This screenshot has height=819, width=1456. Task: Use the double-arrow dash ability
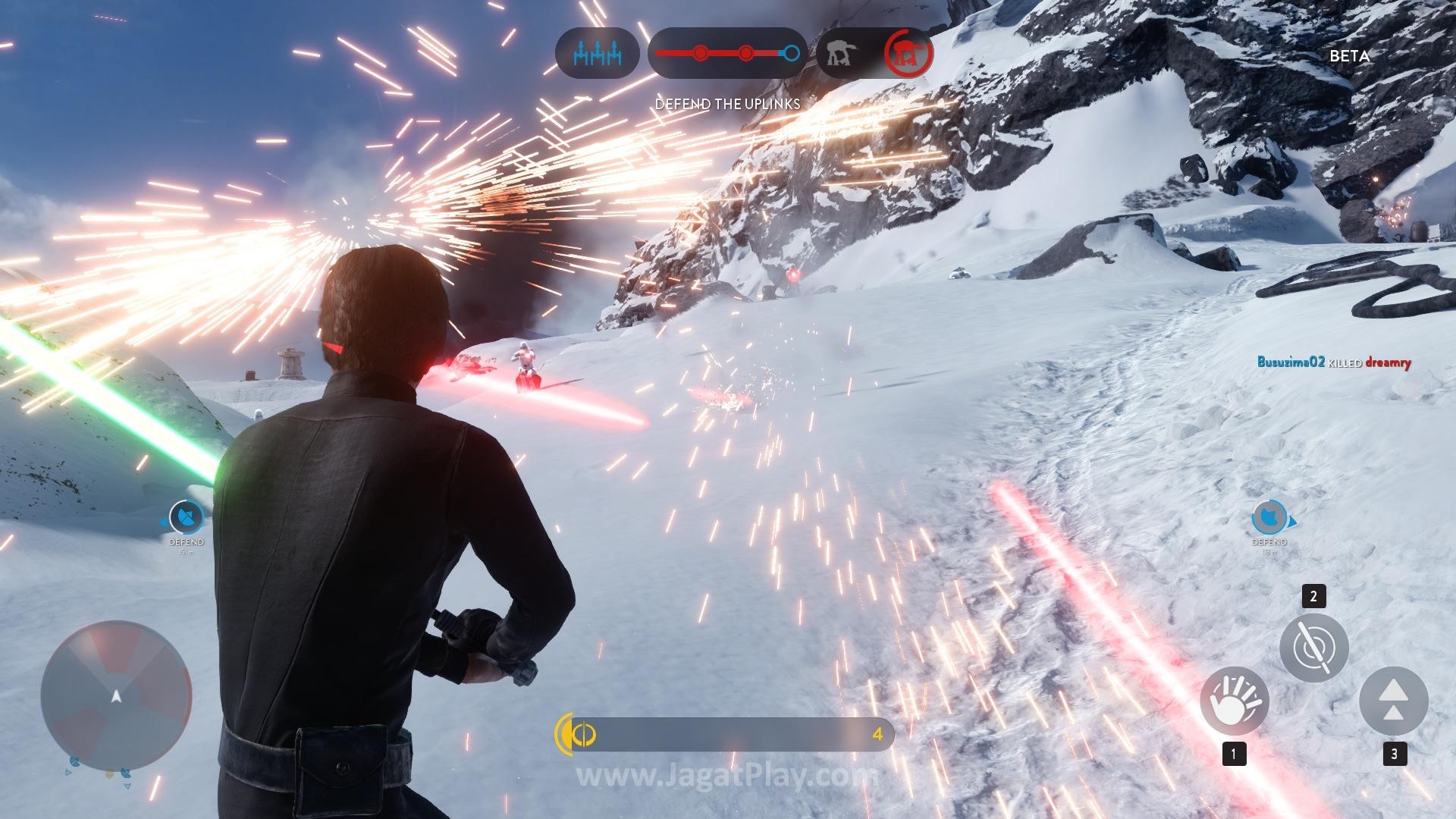coord(1393,701)
